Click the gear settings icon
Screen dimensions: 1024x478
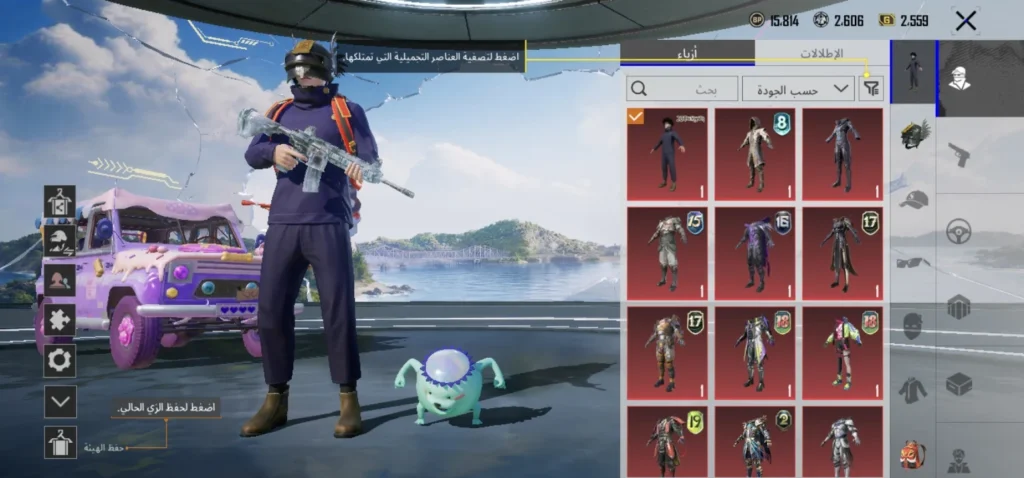pos(60,360)
